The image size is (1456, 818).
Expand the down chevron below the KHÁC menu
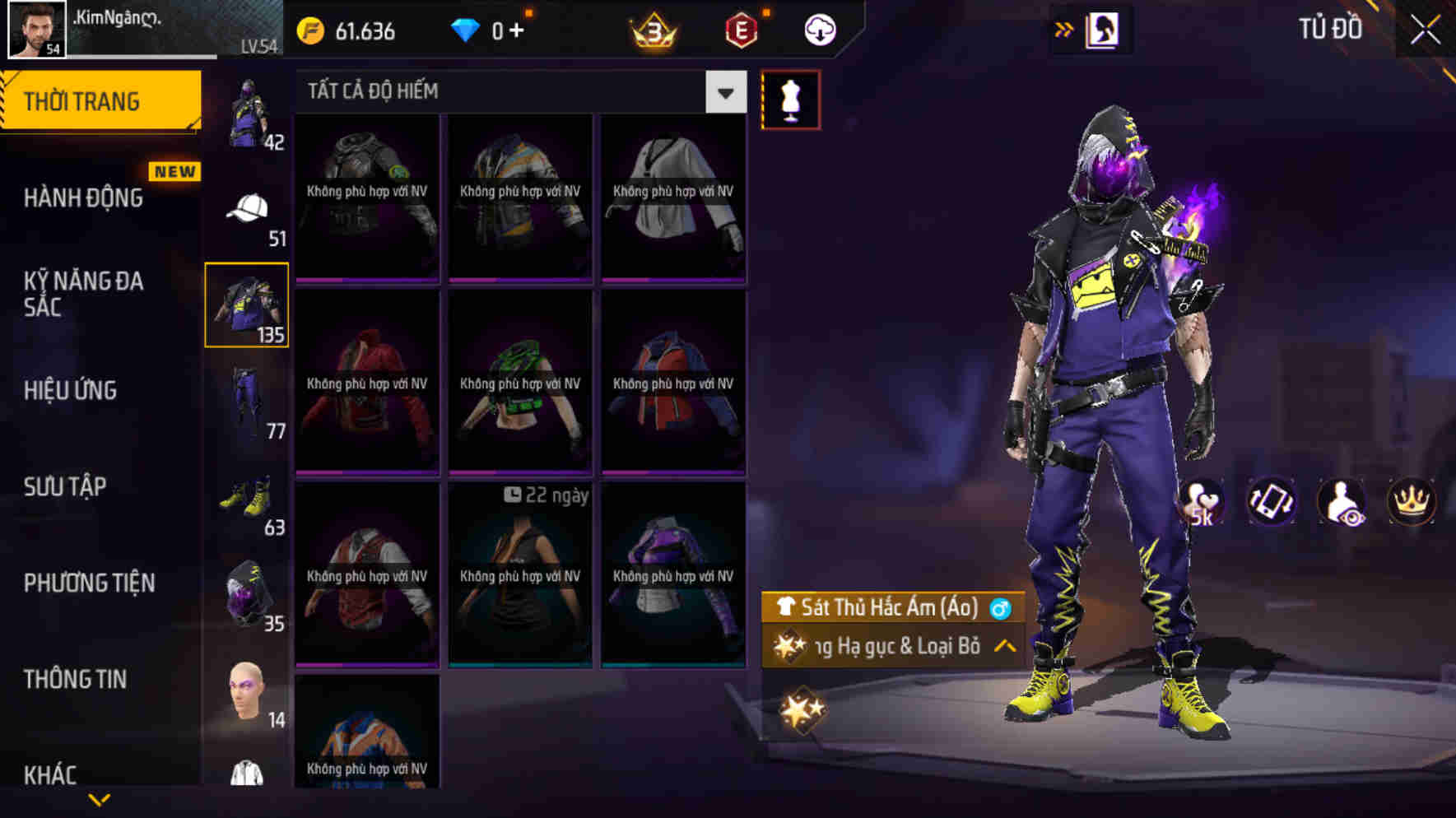[x=99, y=800]
